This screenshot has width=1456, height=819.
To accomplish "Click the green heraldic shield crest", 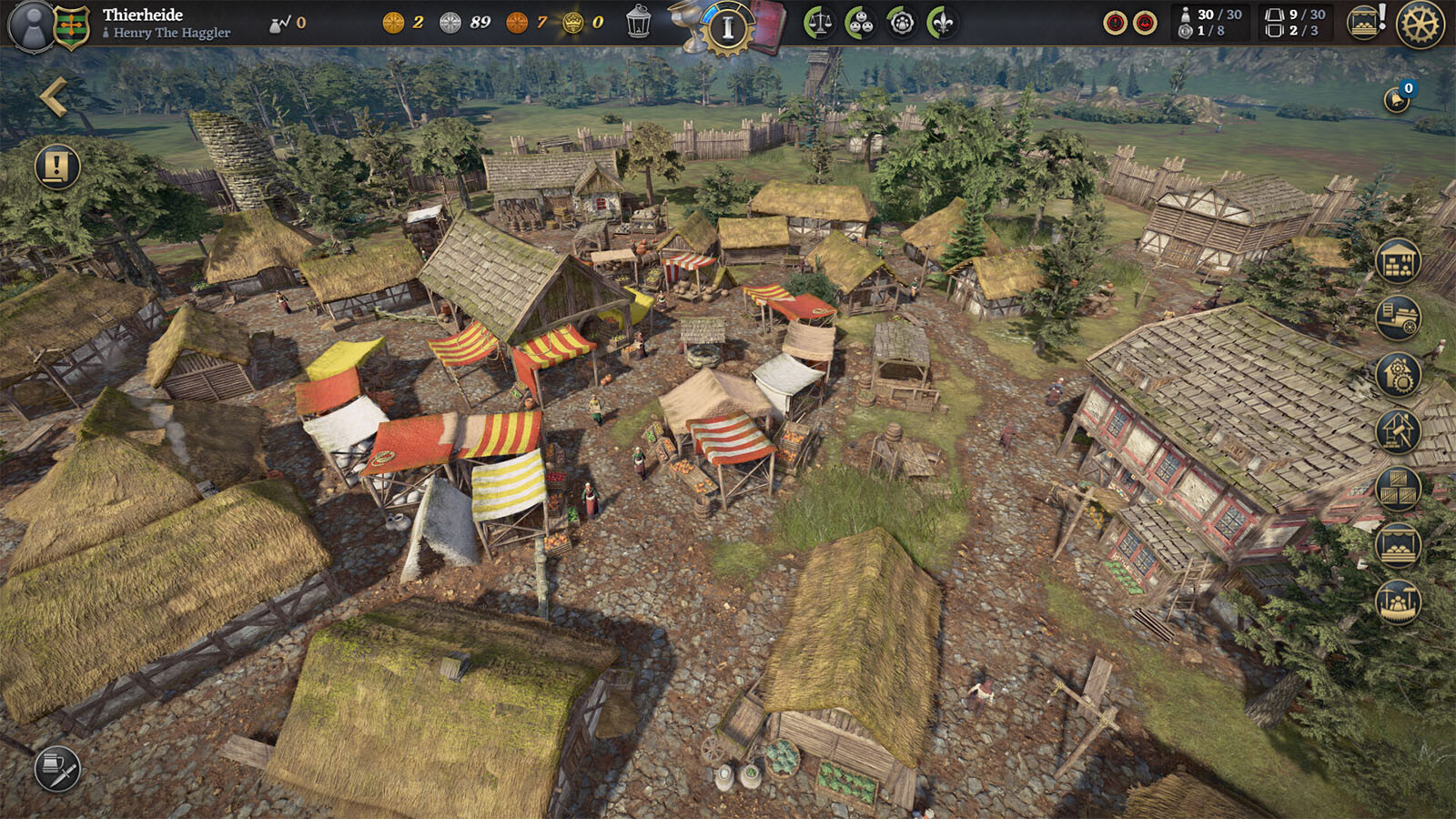I will coord(72,26).
